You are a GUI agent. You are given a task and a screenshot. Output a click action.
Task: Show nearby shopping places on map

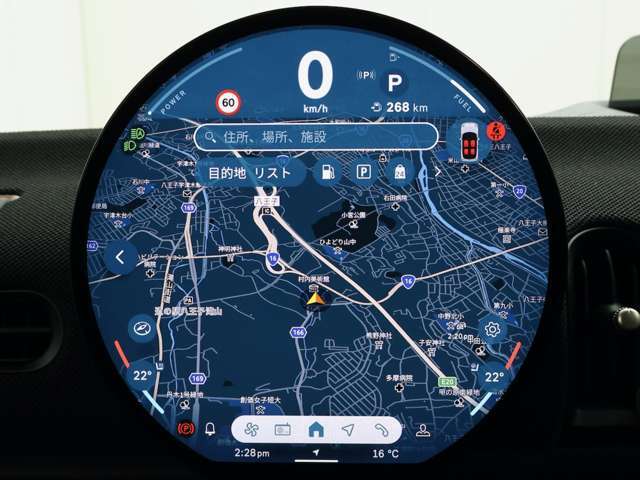click(399, 172)
